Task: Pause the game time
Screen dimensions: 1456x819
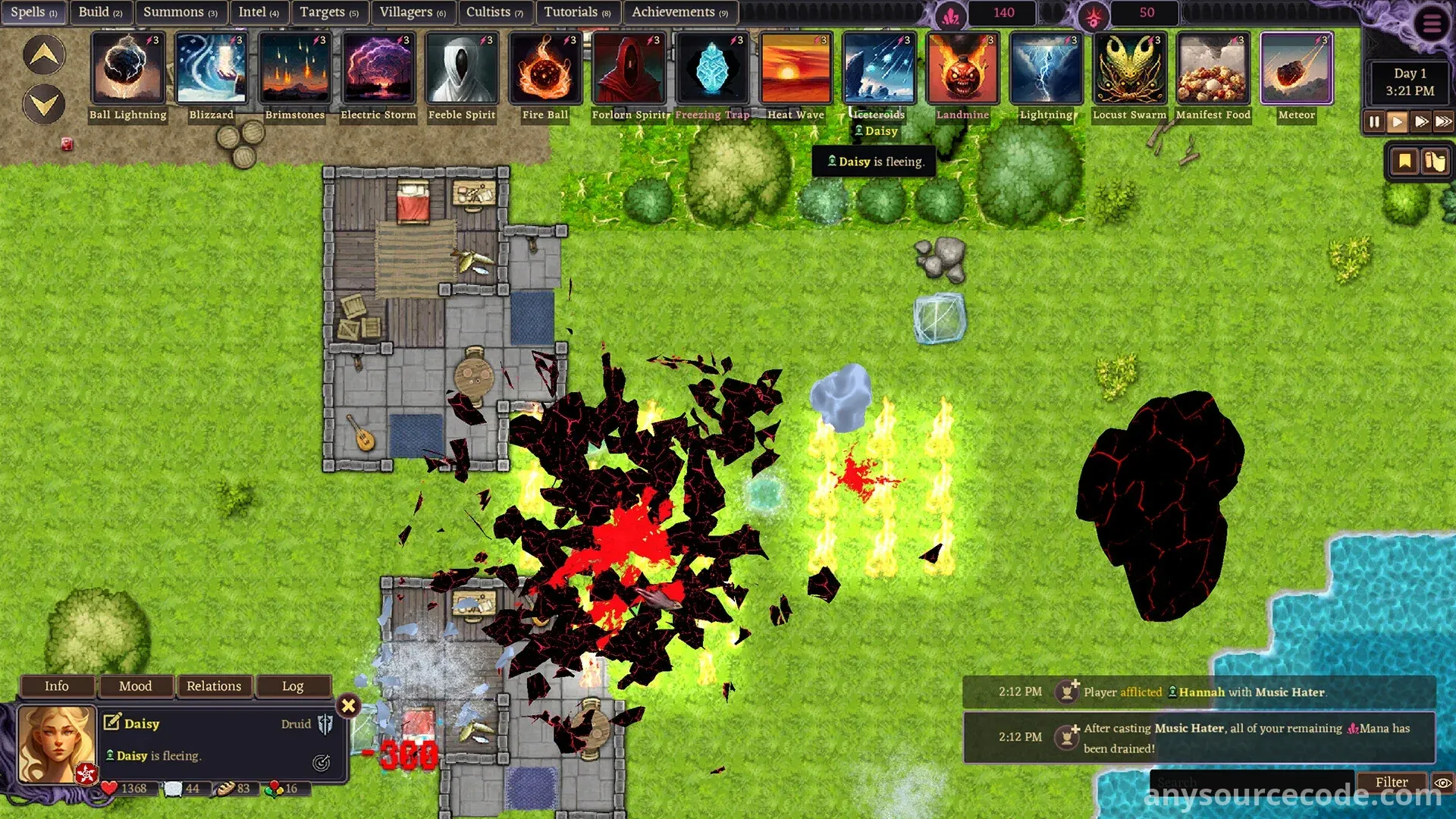Action: click(x=1374, y=121)
